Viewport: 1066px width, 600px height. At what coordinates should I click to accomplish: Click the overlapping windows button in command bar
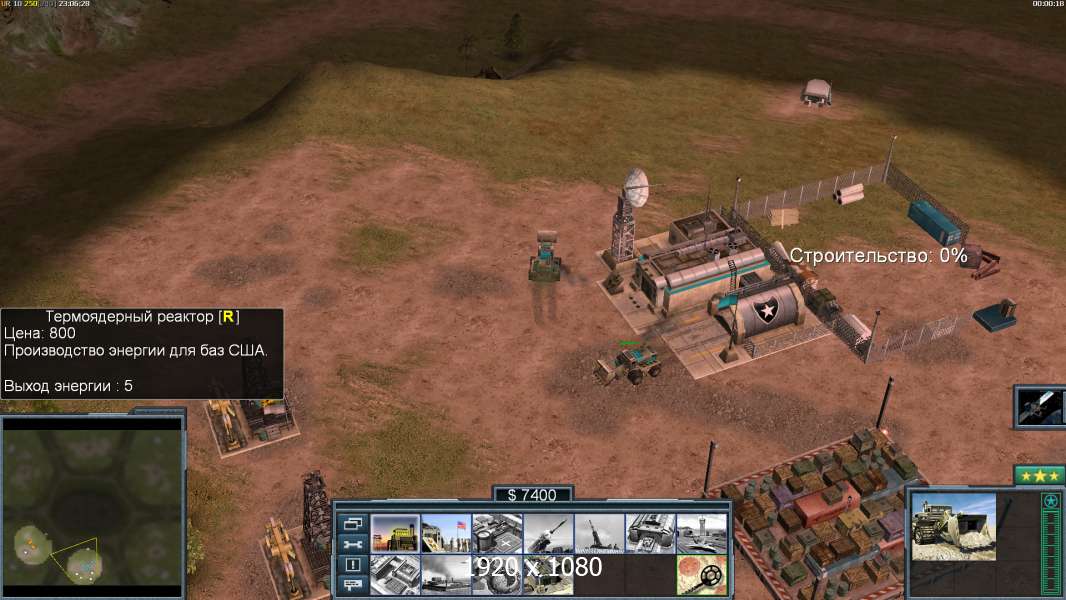click(x=352, y=524)
